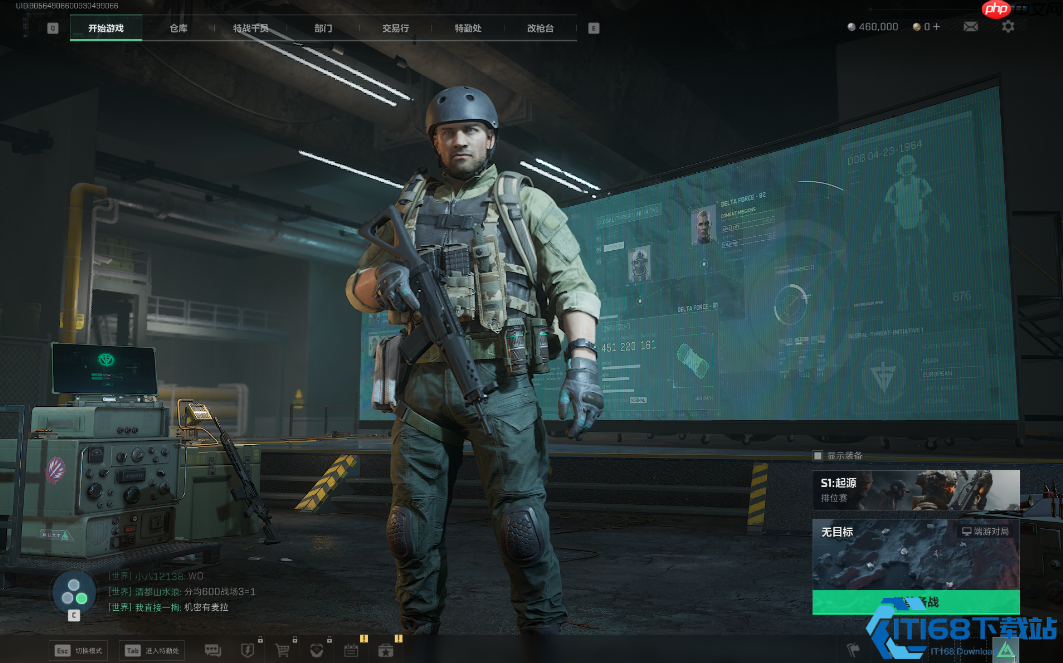Click the green 备战 ready button

pyautogui.click(x=915, y=602)
